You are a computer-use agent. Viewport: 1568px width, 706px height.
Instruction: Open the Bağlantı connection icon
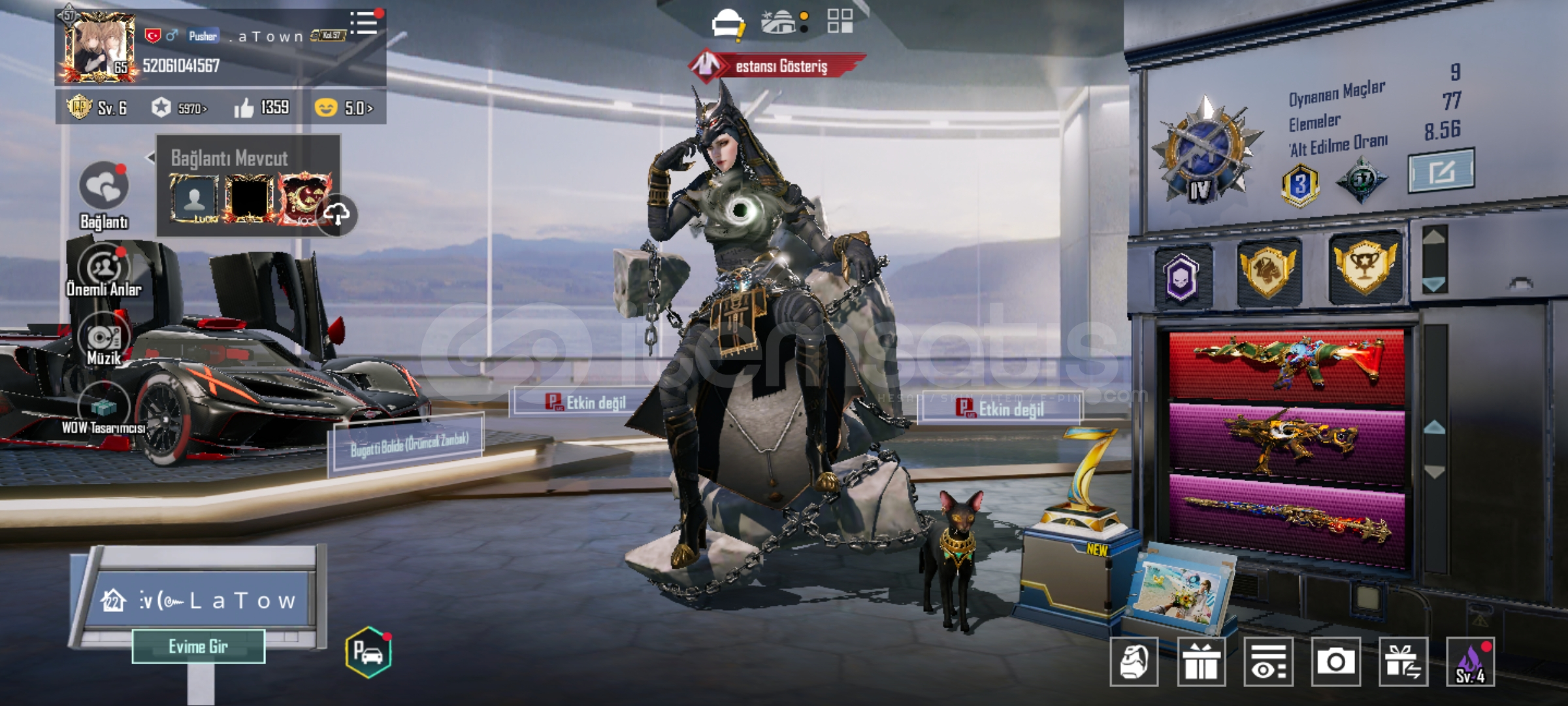(103, 188)
